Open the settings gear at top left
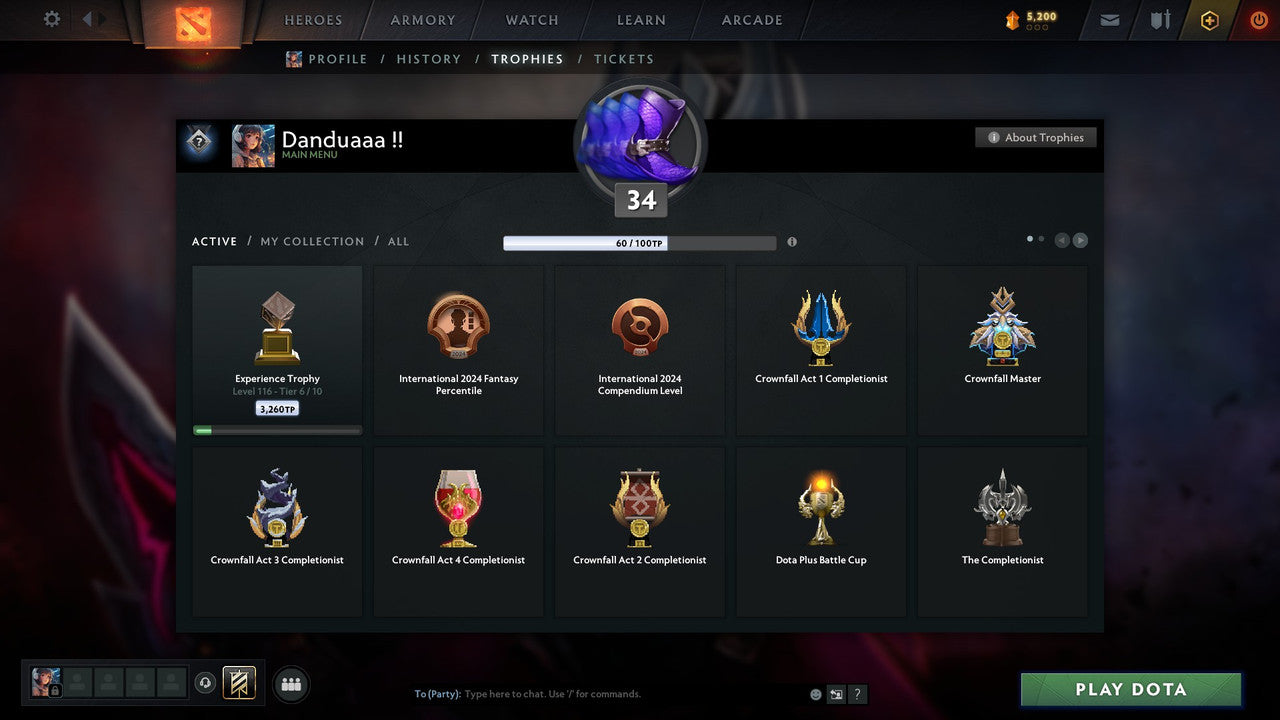Image resolution: width=1280 pixels, height=720 pixels. click(51, 18)
